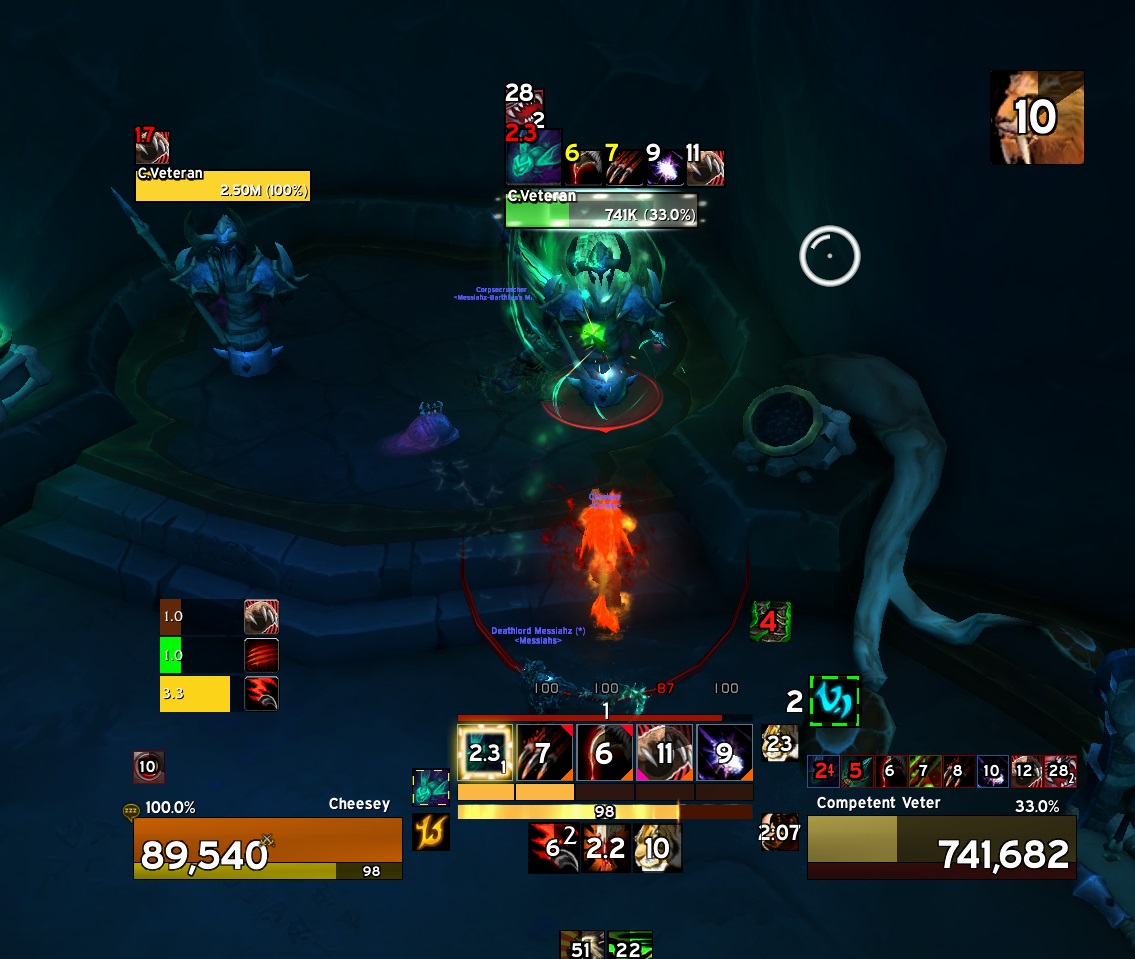Click the small lion icon showing 23
The height and width of the screenshot is (959, 1135).
[780, 743]
